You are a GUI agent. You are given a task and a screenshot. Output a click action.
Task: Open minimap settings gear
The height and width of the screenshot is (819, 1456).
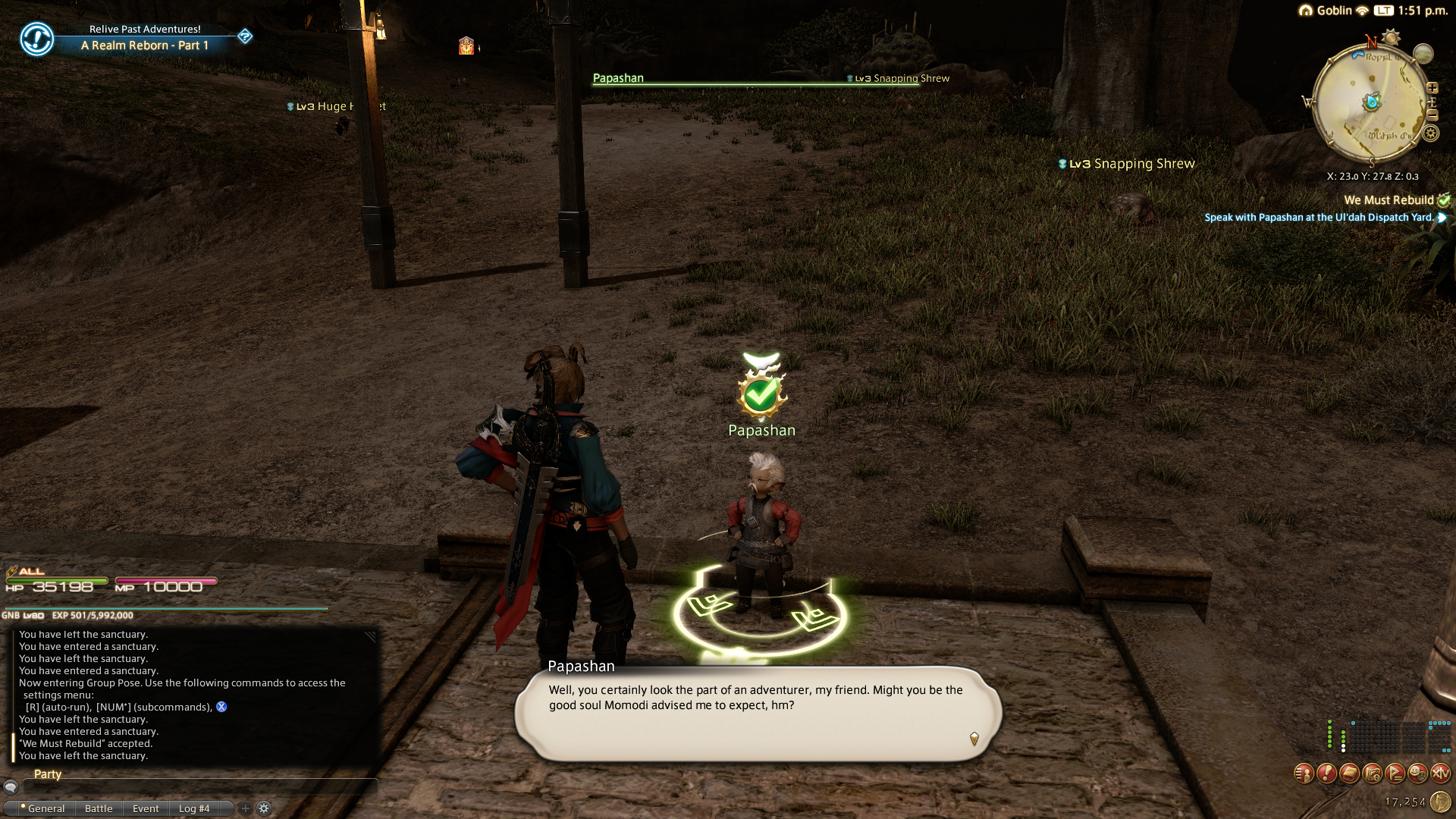(x=1430, y=133)
